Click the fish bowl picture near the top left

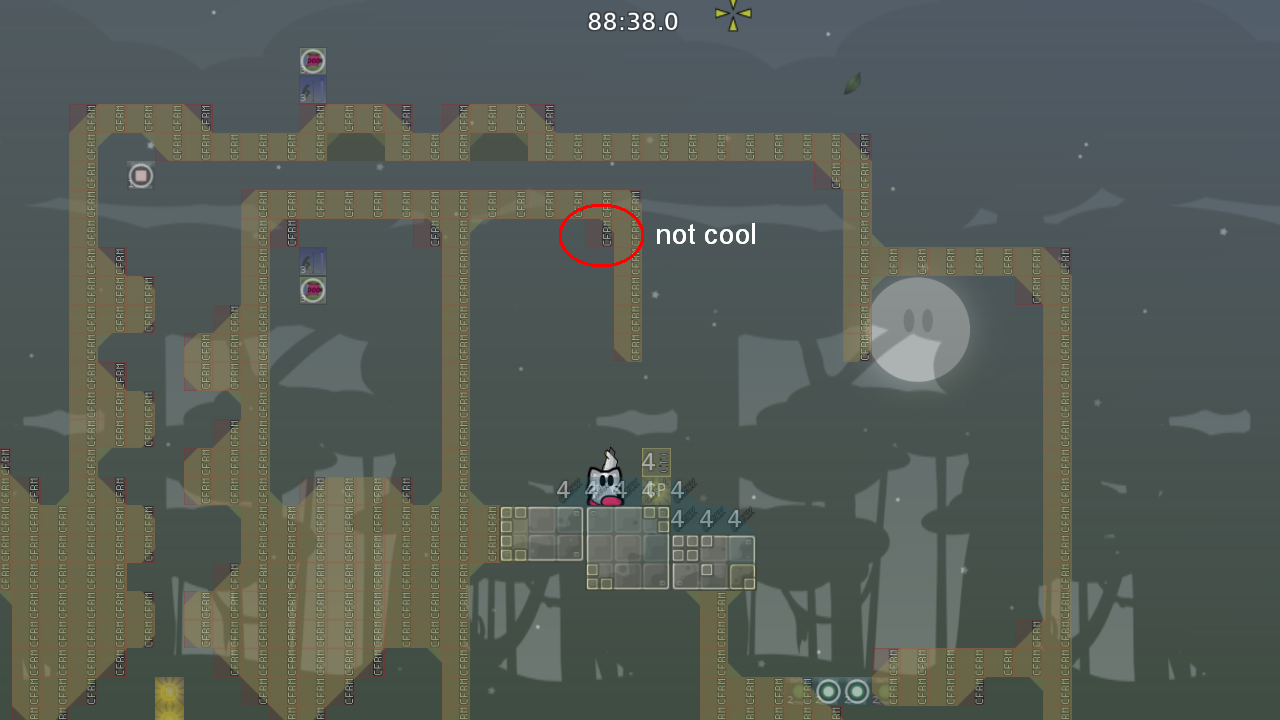[x=311, y=60]
